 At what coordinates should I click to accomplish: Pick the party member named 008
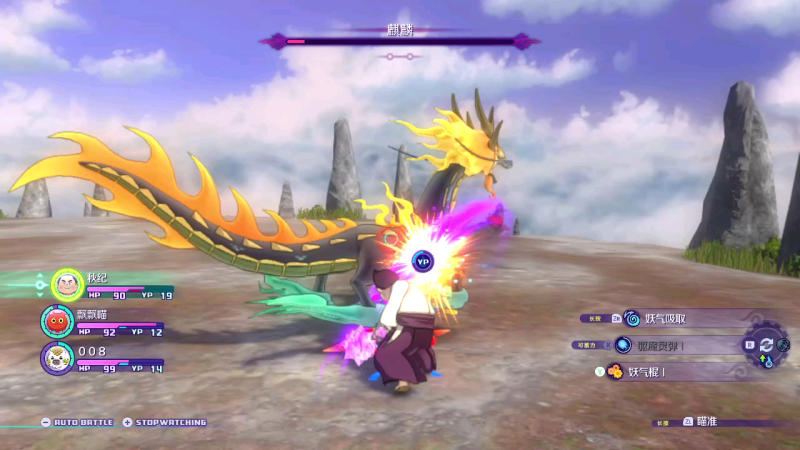click(x=57, y=357)
